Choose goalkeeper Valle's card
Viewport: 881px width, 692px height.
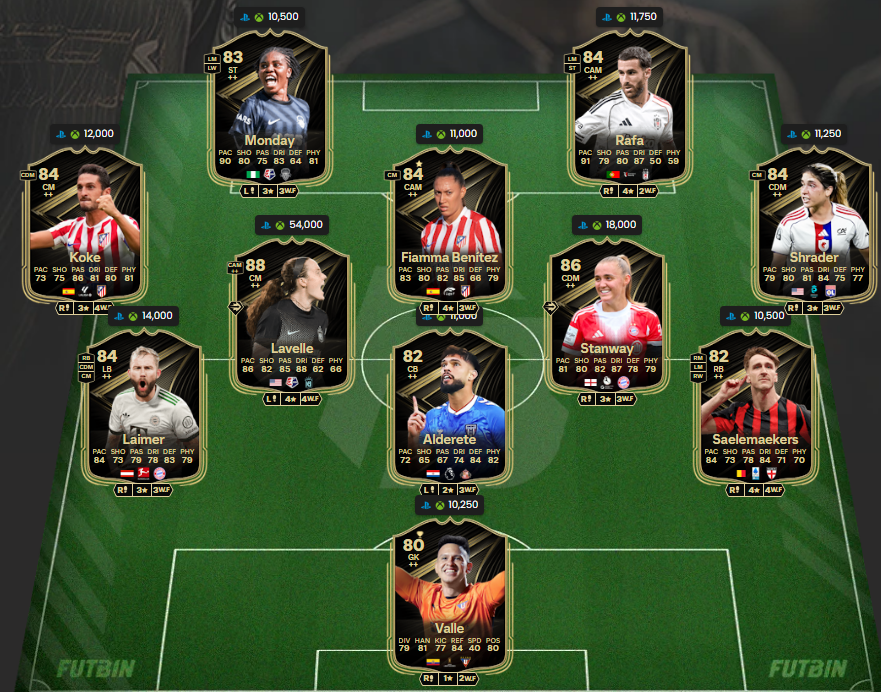(x=448, y=595)
